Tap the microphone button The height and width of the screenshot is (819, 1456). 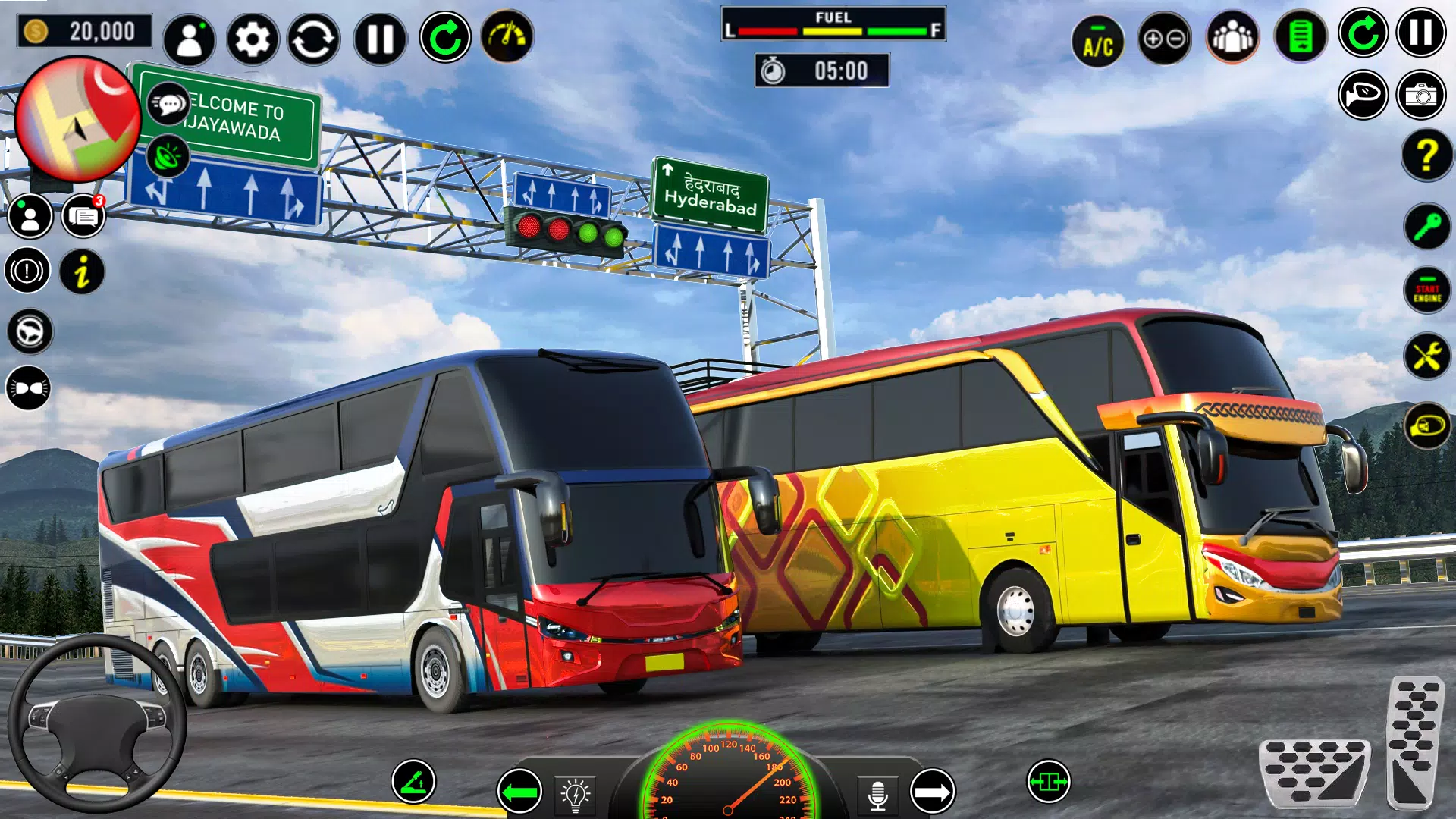(877, 795)
